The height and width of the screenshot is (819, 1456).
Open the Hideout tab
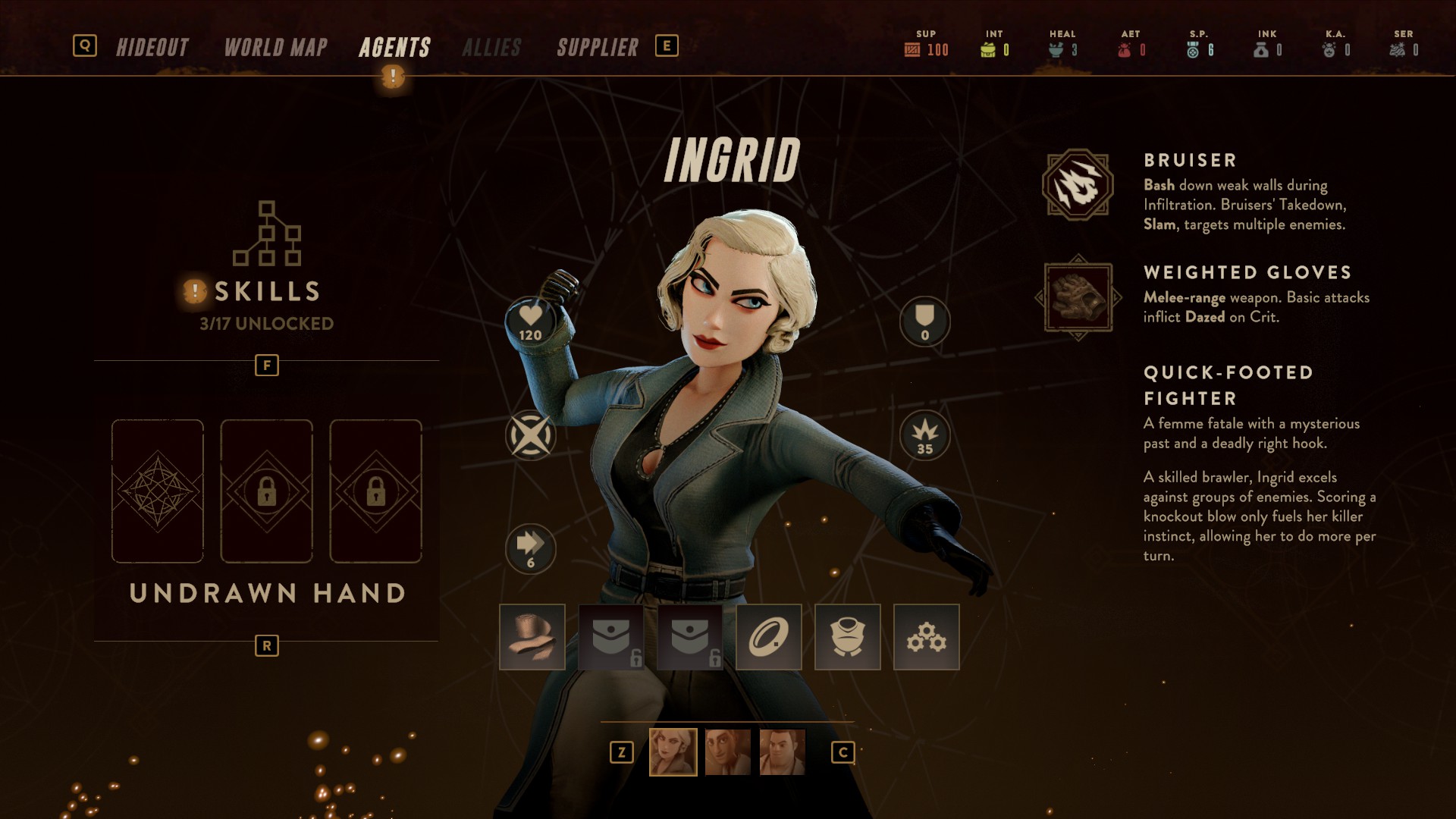152,47
